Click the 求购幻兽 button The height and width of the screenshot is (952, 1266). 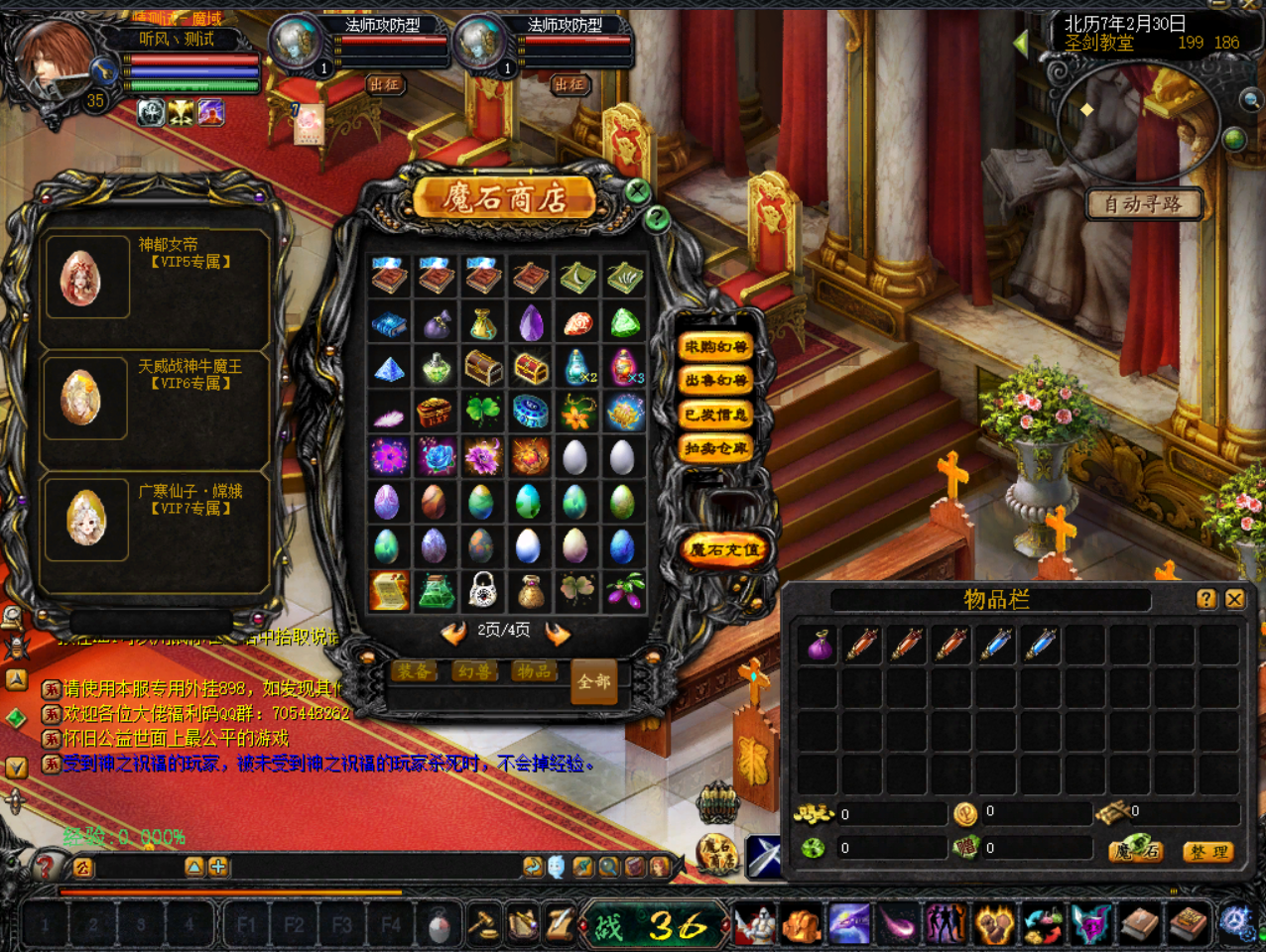tap(715, 347)
